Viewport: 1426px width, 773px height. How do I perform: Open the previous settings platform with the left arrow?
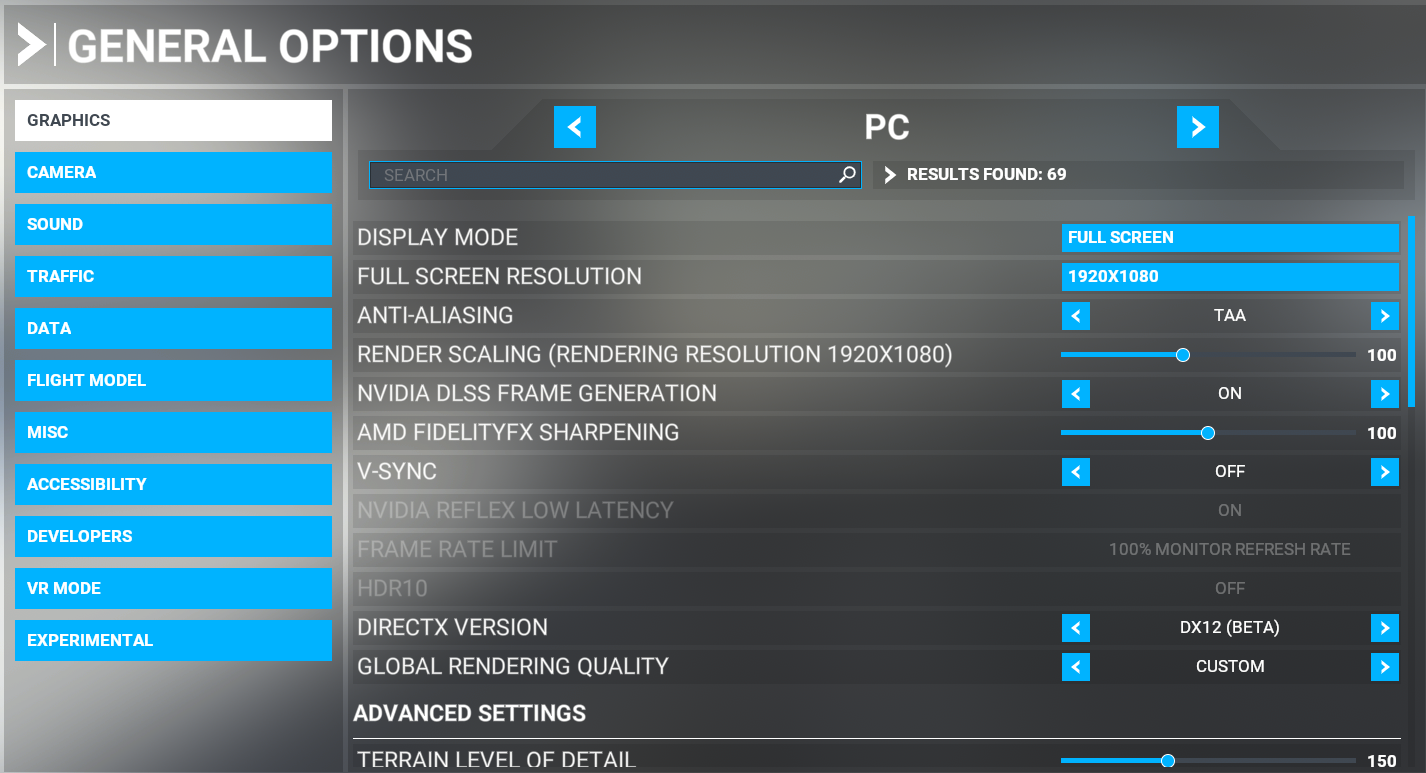click(x=575, y=127)
